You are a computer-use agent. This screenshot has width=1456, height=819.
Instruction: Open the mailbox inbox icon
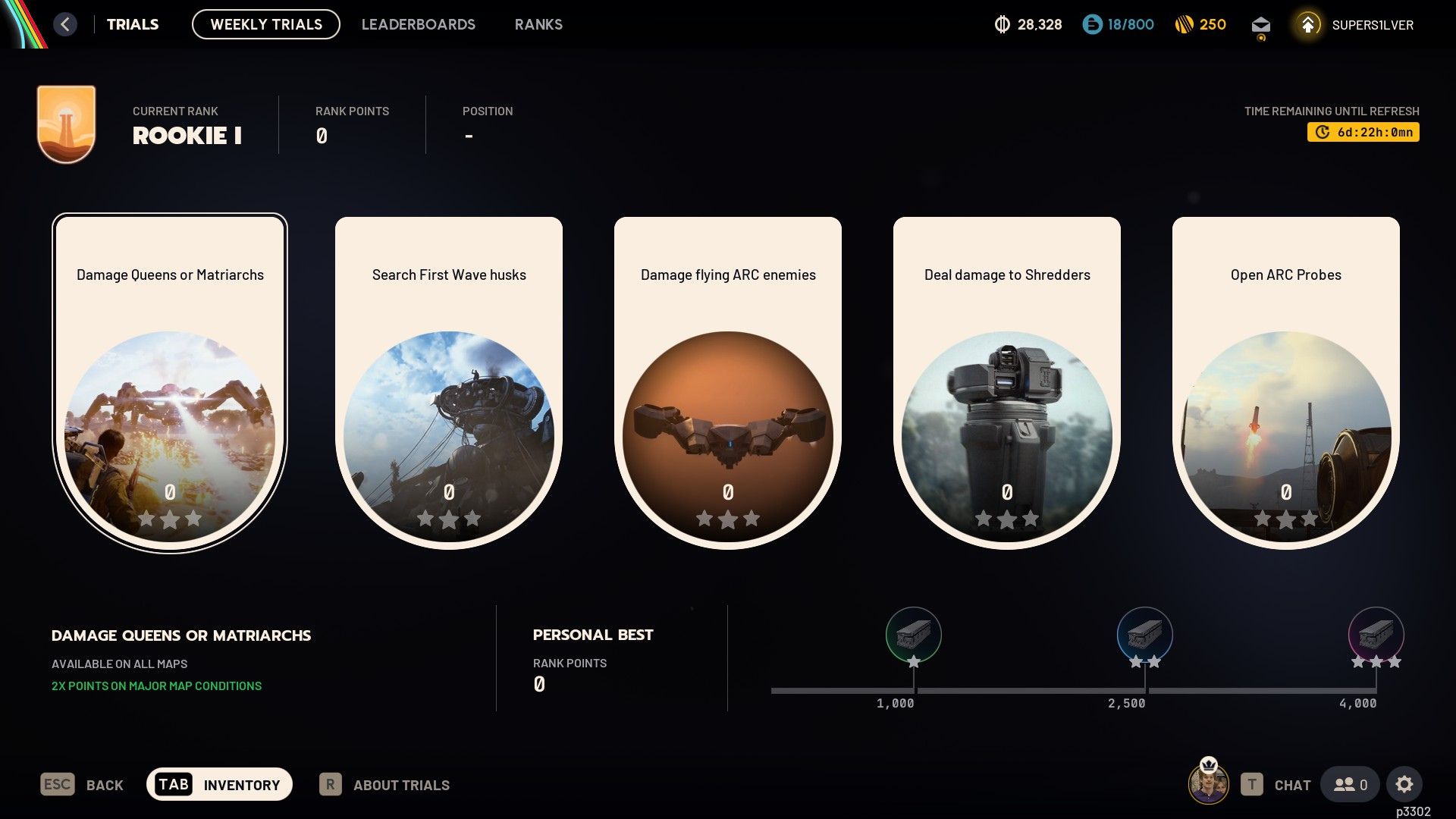coord(1260,24)
